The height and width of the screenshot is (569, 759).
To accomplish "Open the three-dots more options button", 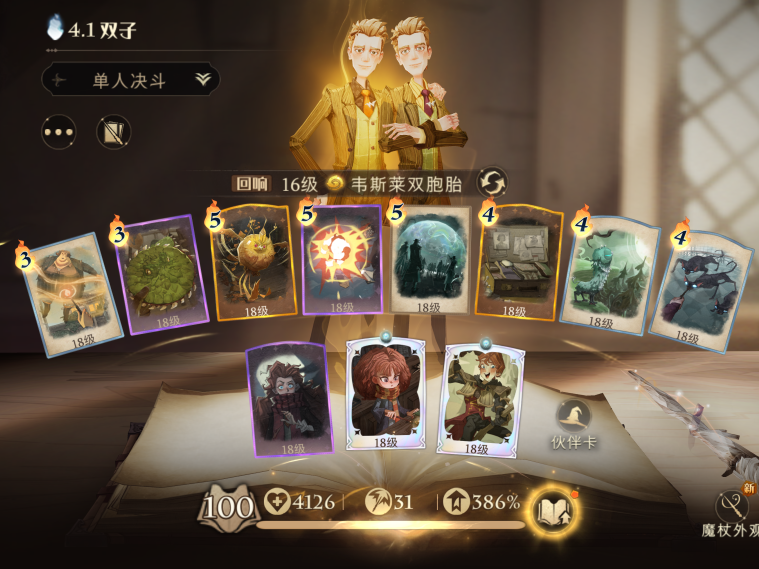I will (59, 132).
